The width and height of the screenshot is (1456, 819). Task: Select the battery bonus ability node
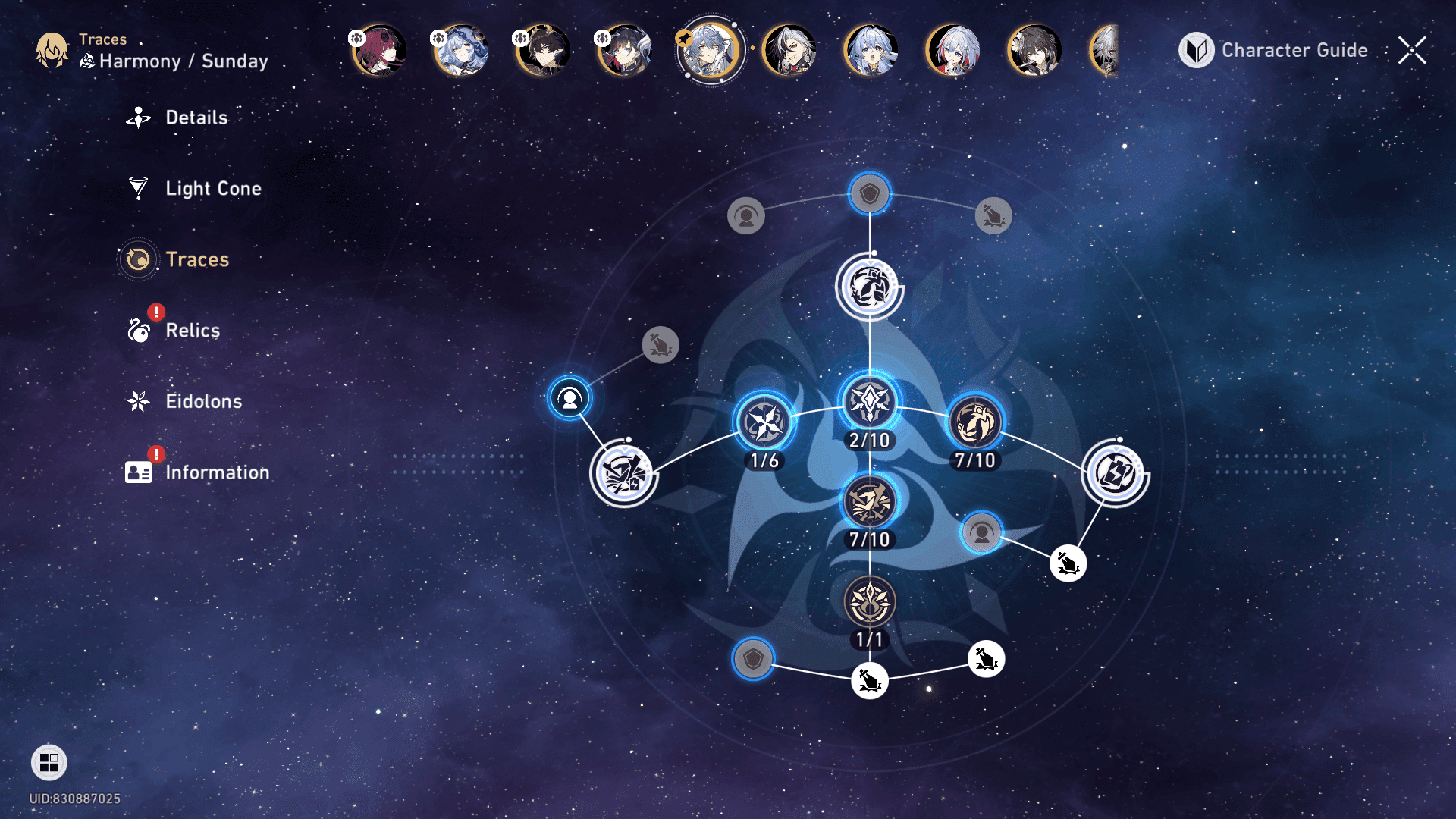click(1114, 474)
